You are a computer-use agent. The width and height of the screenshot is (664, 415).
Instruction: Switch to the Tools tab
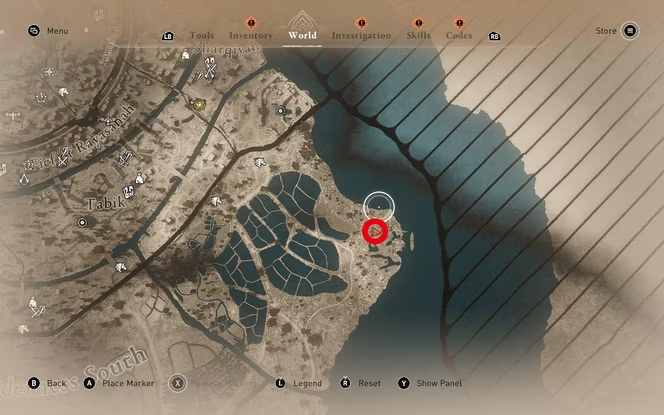[x=201, y=36]
